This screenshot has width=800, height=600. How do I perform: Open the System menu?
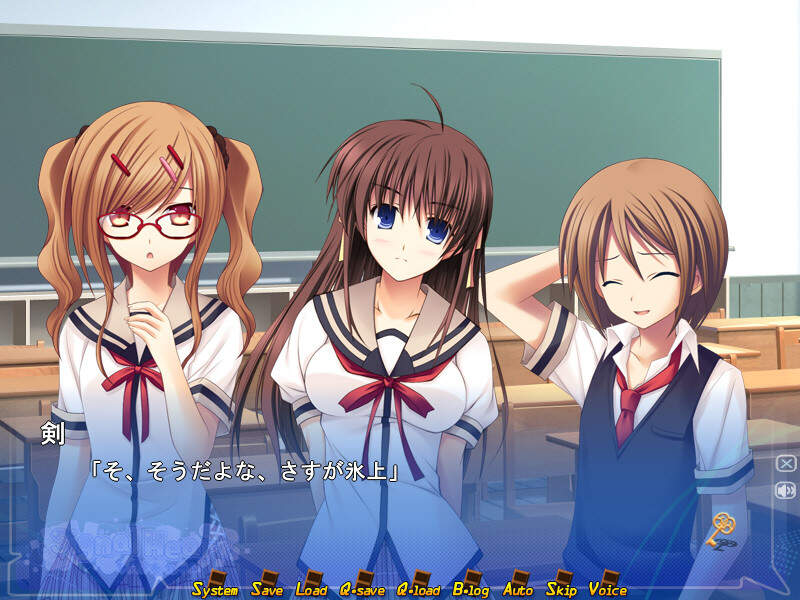(x=215, y=586)
